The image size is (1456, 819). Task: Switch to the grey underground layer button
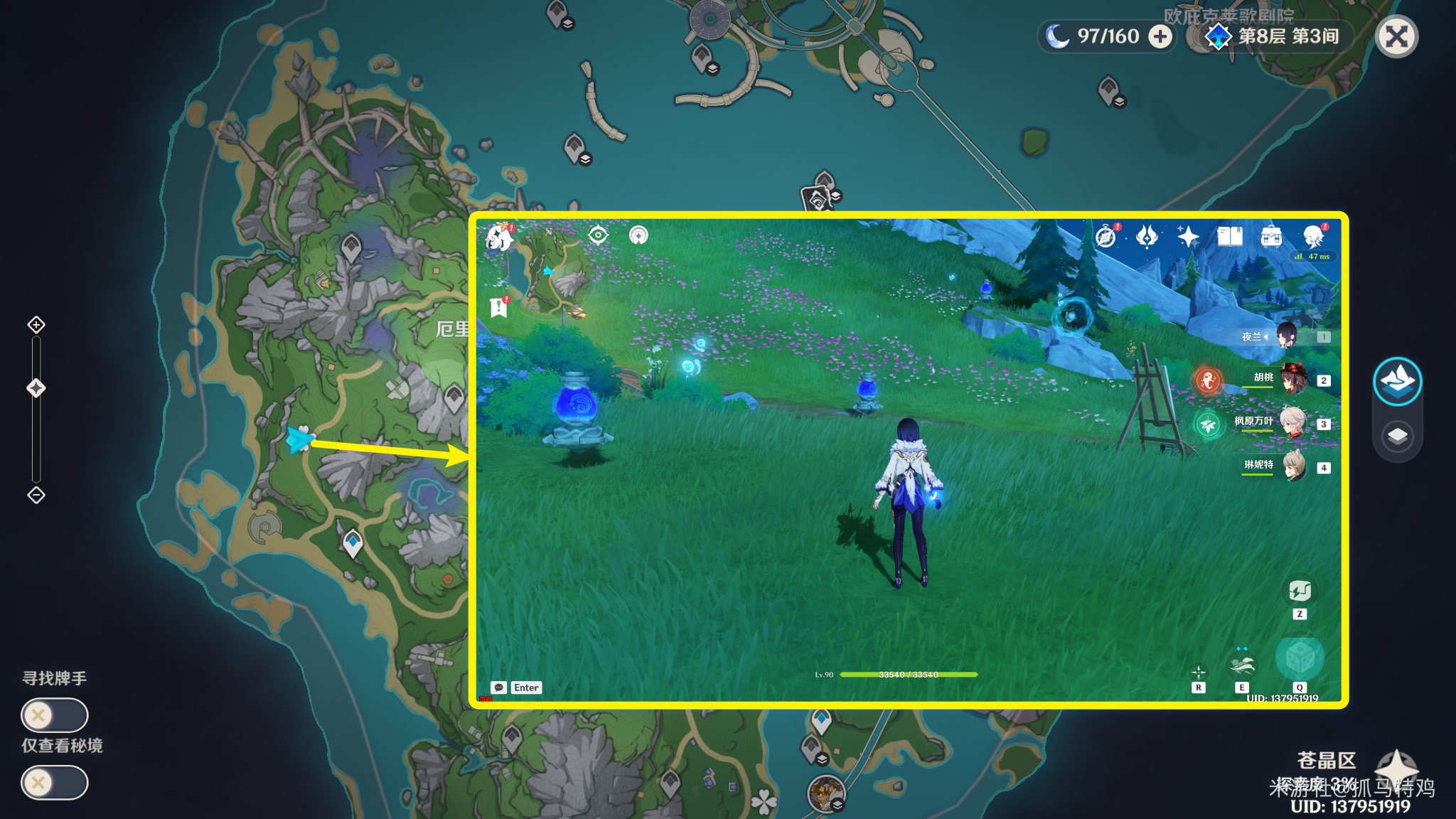pos(1397,436)
